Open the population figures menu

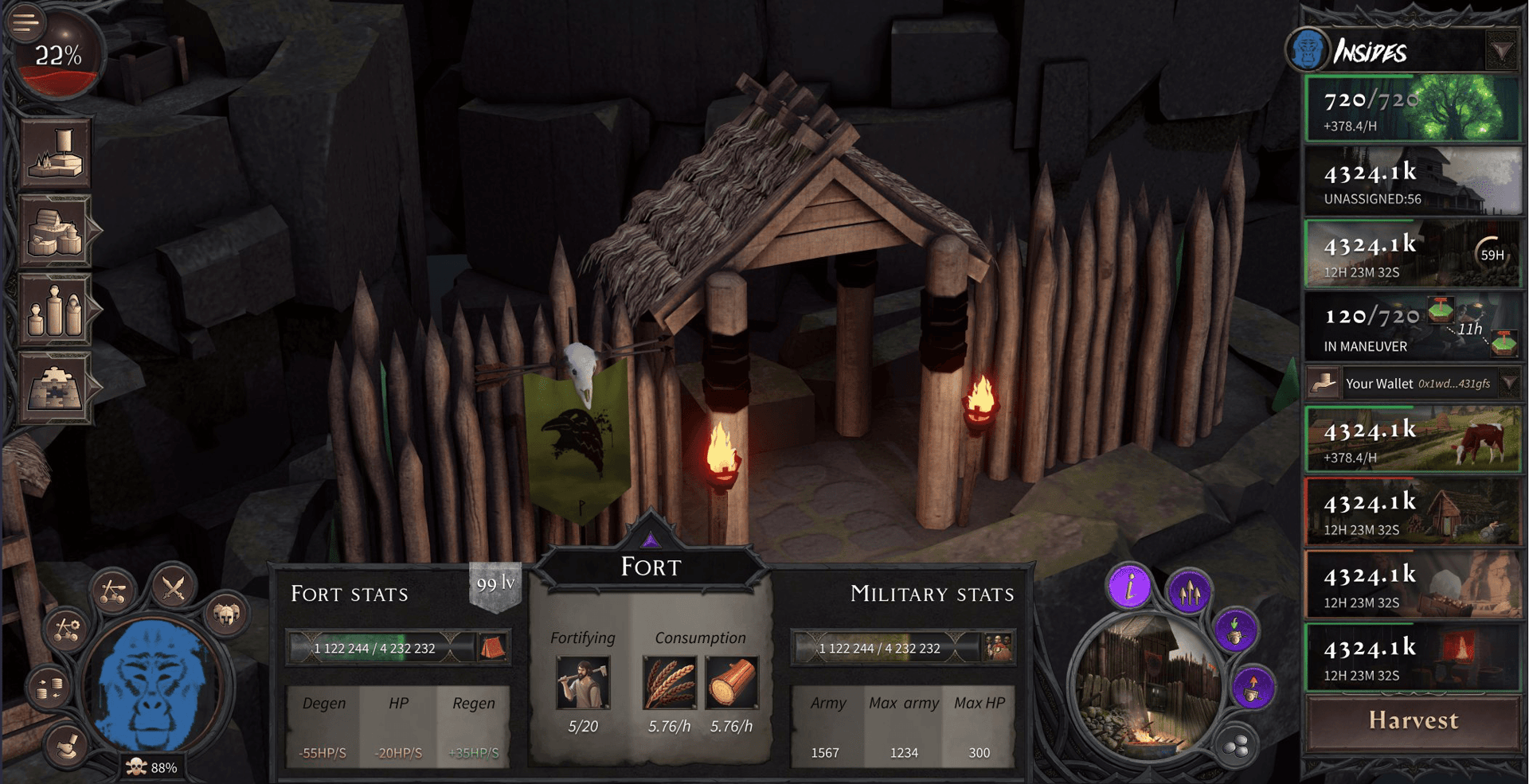pos(55,309)
